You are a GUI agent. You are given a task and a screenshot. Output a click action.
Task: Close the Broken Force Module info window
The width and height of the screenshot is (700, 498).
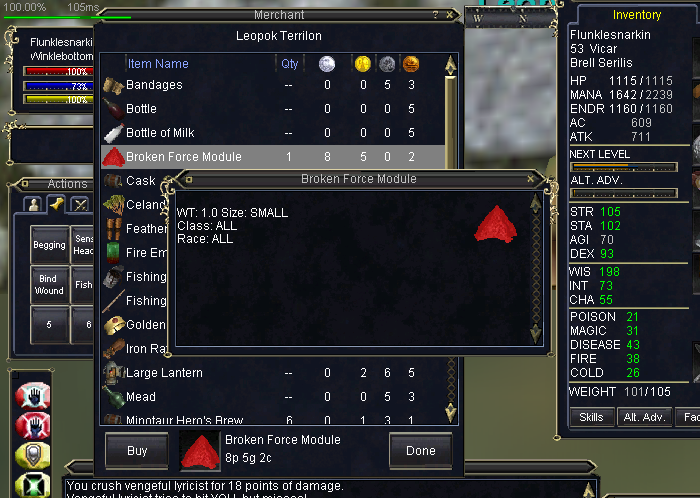click(x=531, y=179)
